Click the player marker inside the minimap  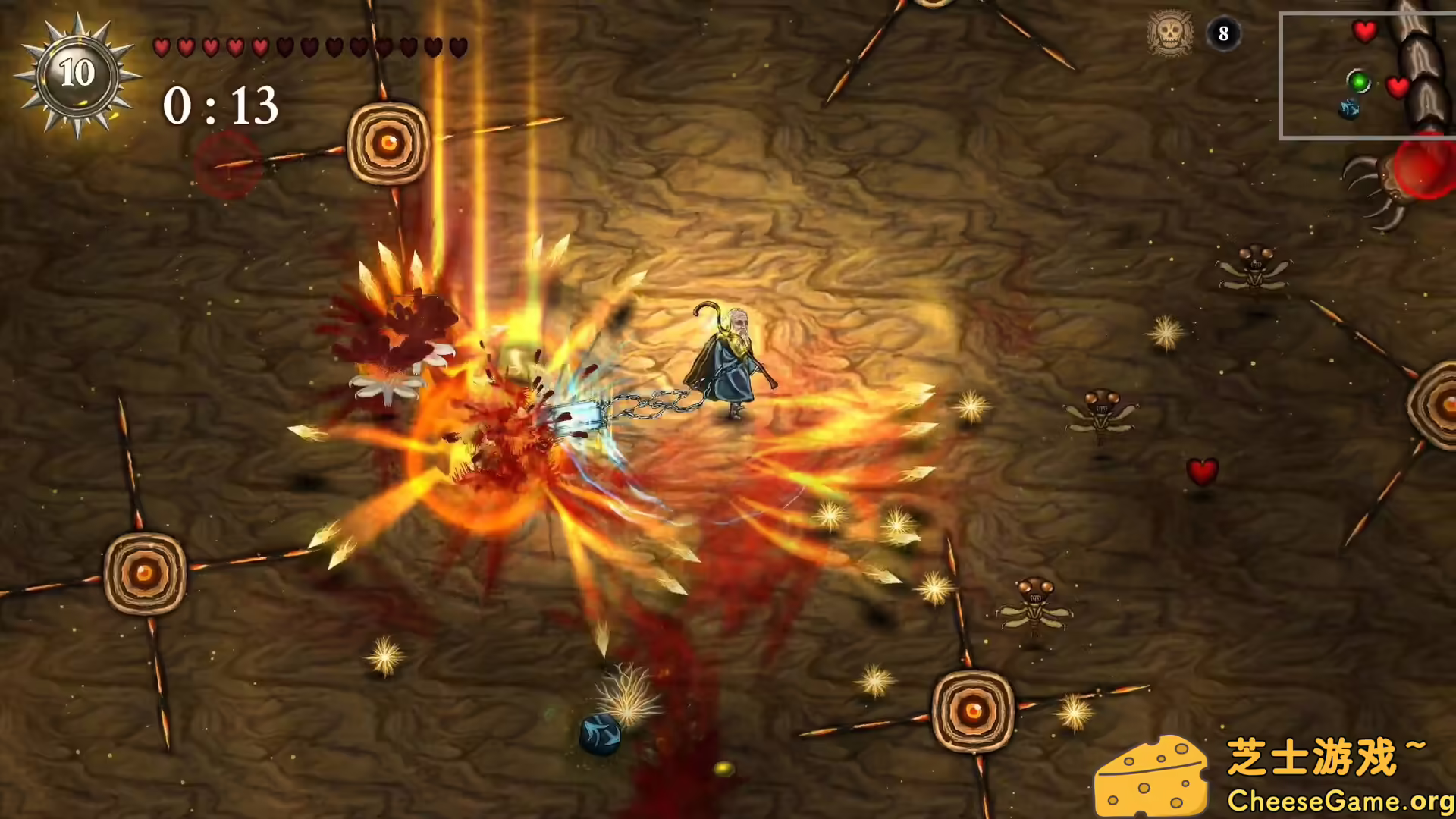[1350, 108]
